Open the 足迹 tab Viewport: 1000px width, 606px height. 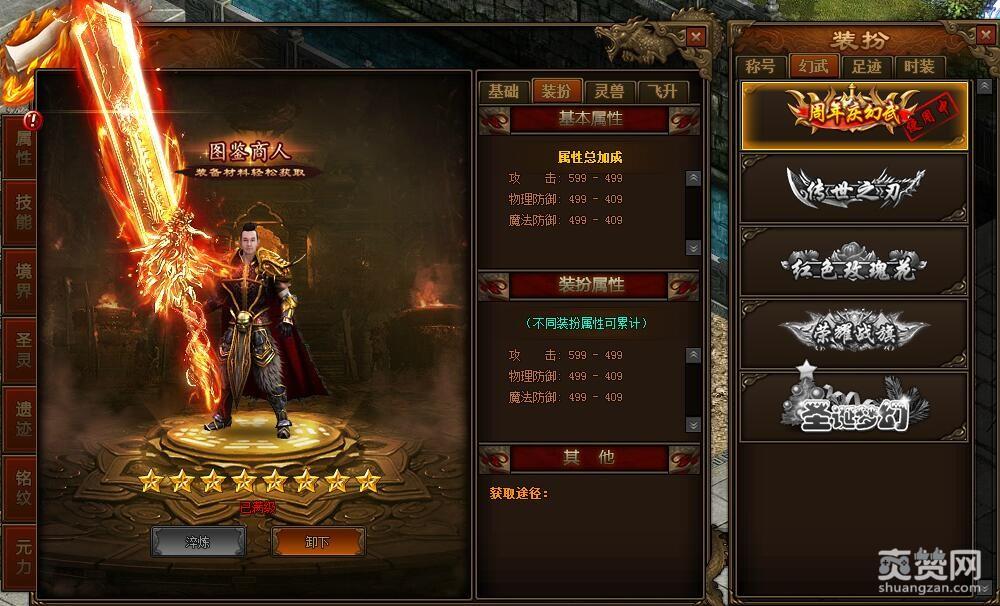[x=866, y=67]
